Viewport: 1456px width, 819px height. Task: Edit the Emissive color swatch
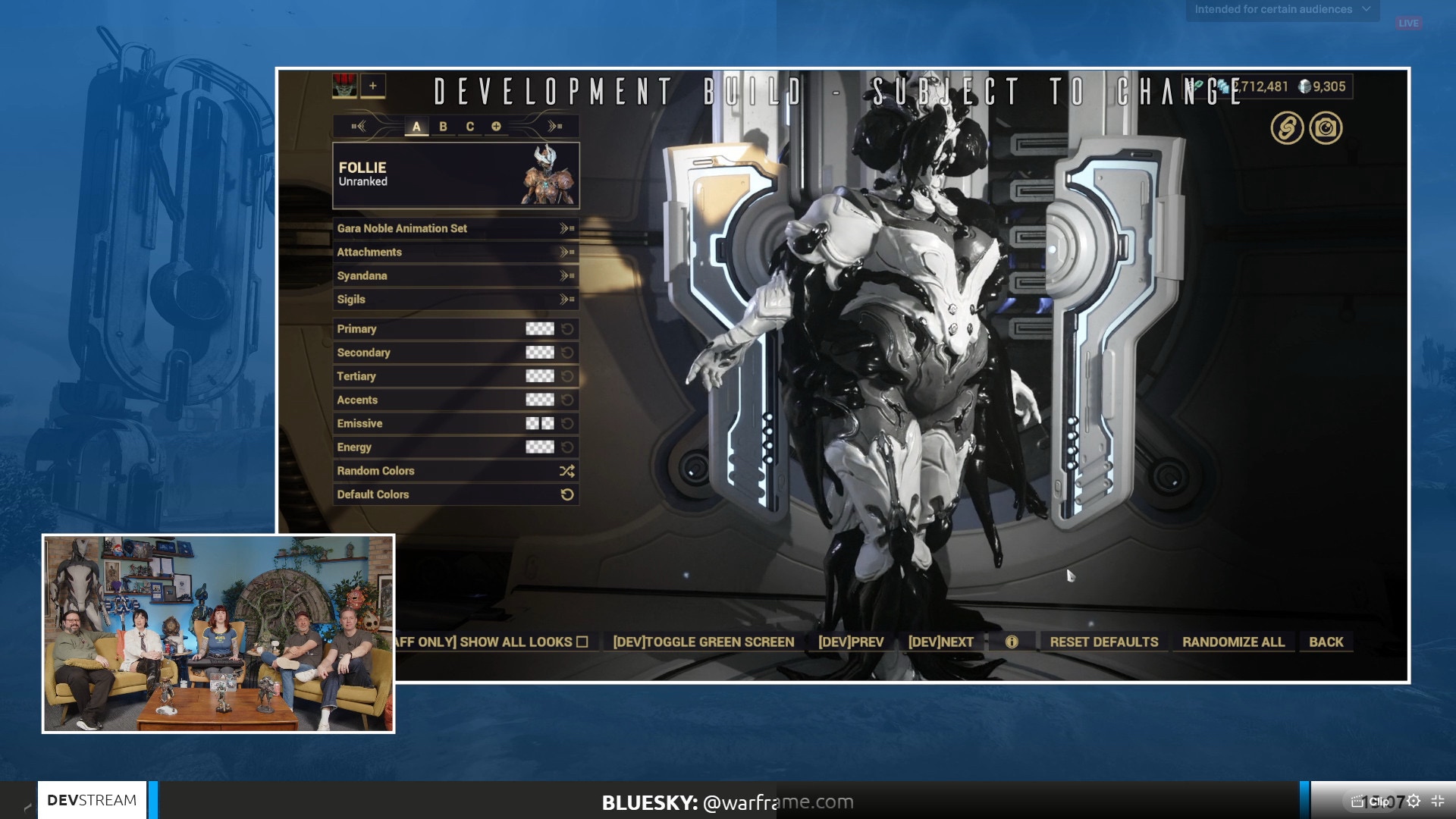point(540,423)
